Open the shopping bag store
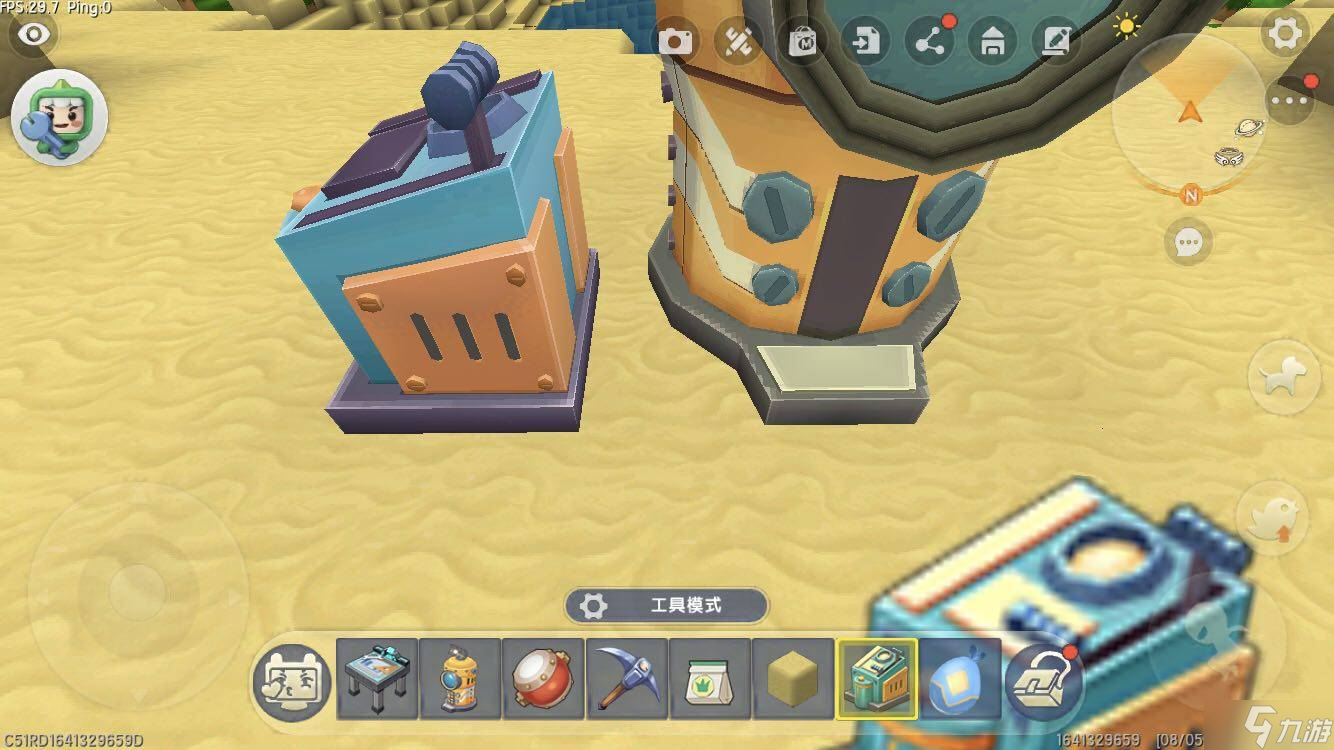 point(802,41)
